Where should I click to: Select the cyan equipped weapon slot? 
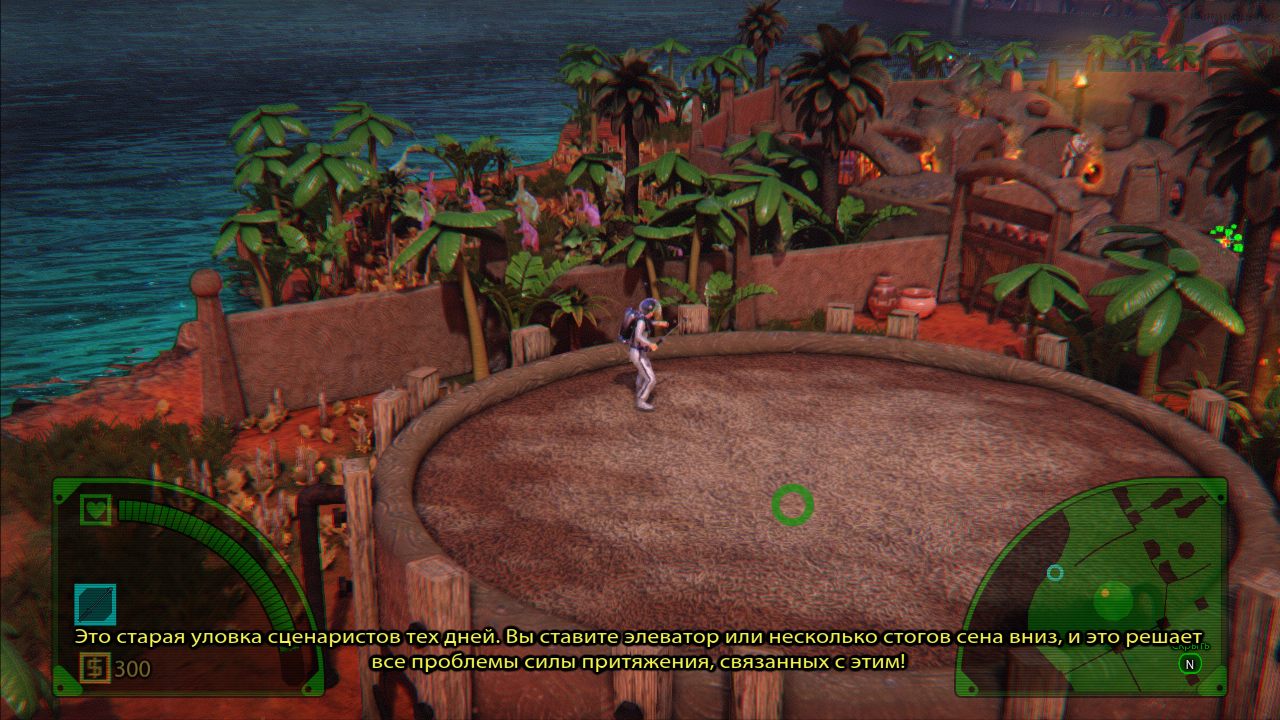click(95, 604)
